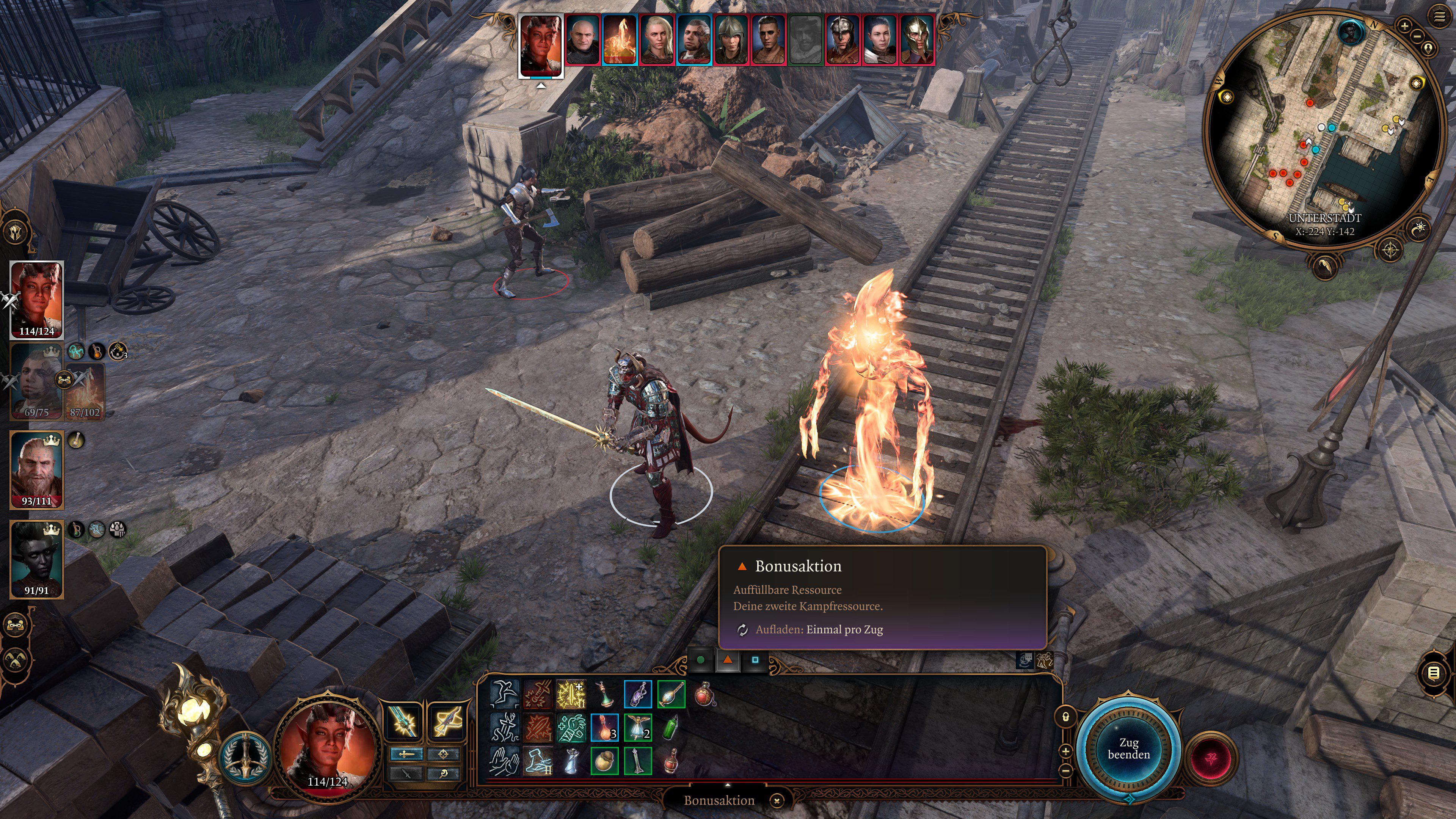
Task: Select the green bottle in hotbar
Action: [670, 728]
